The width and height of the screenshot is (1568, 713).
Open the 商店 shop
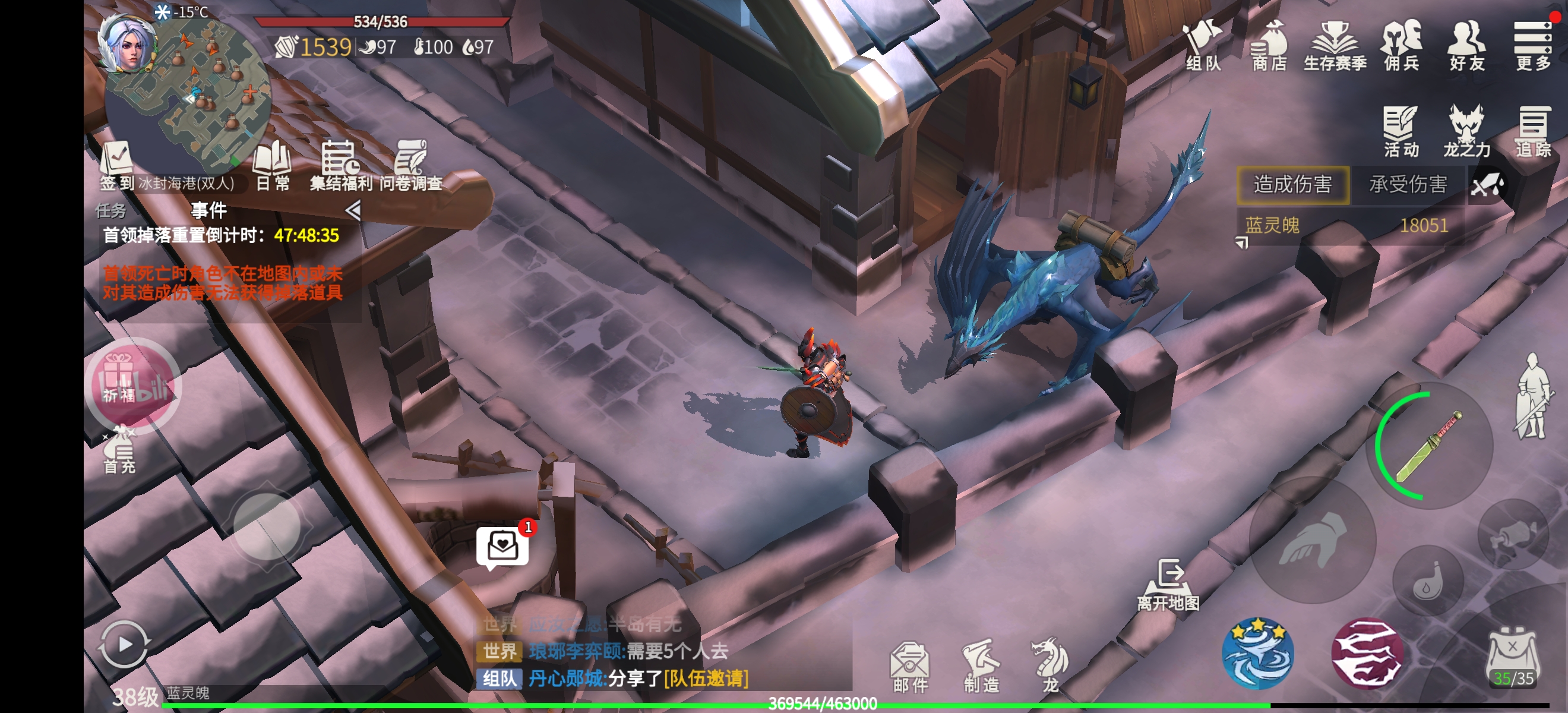coord(1269,45)
